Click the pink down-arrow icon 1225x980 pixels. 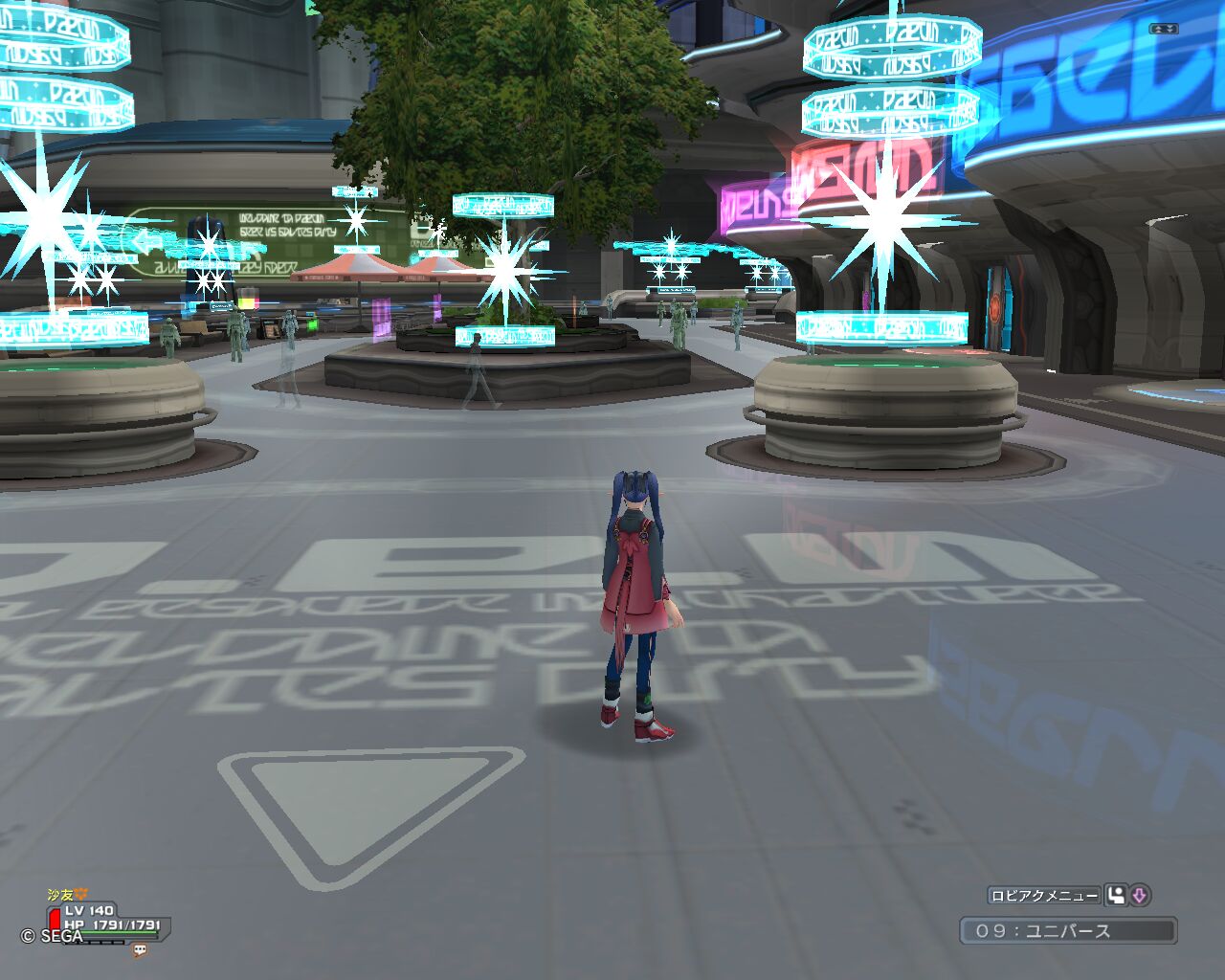(x=1139, y=896)
